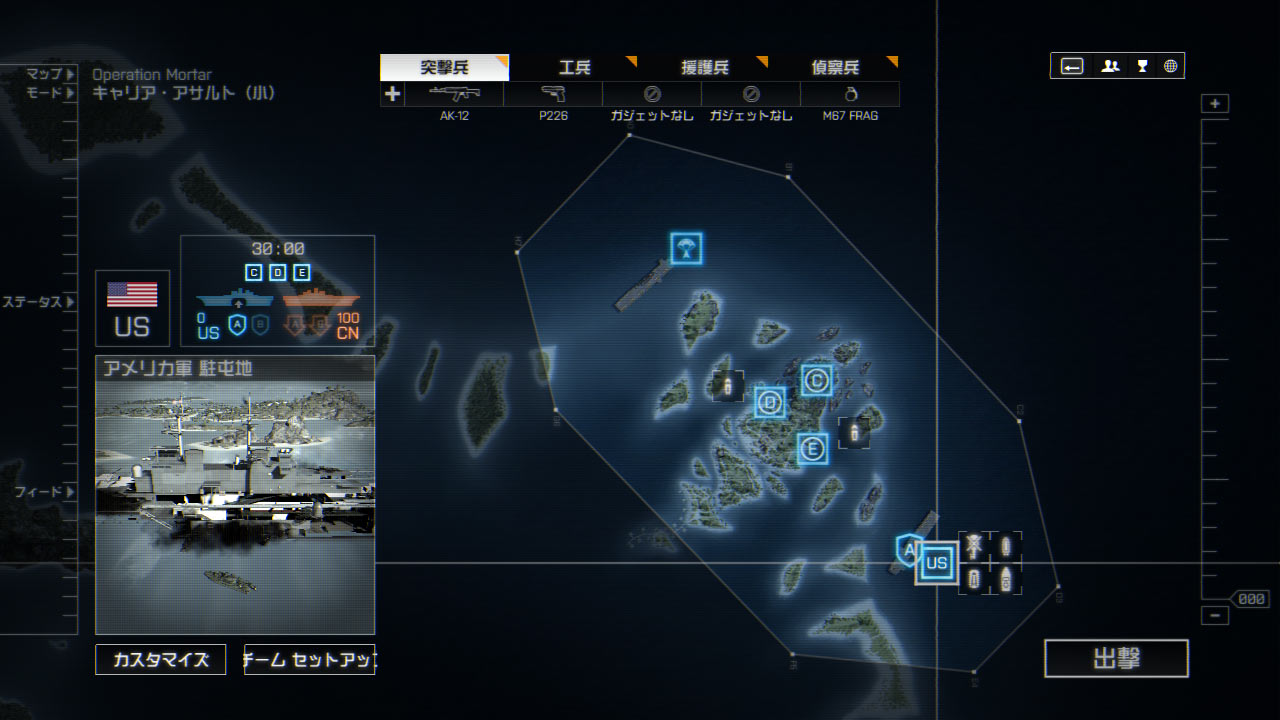1280x720 pixels.
Task: Zoom in the map with plus button
Action: pos(1215,104)
